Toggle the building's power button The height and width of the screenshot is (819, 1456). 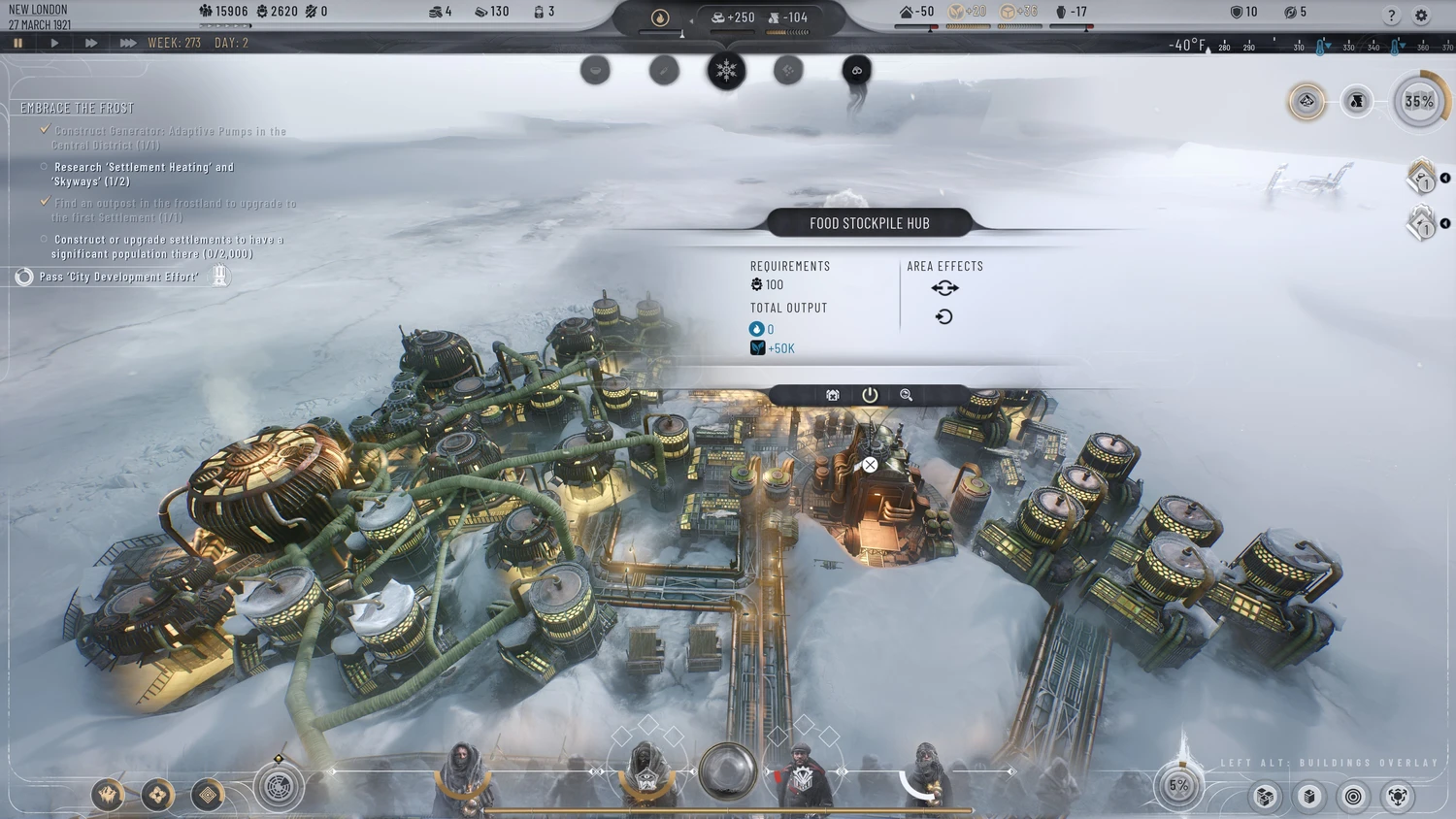pos(870,395)
